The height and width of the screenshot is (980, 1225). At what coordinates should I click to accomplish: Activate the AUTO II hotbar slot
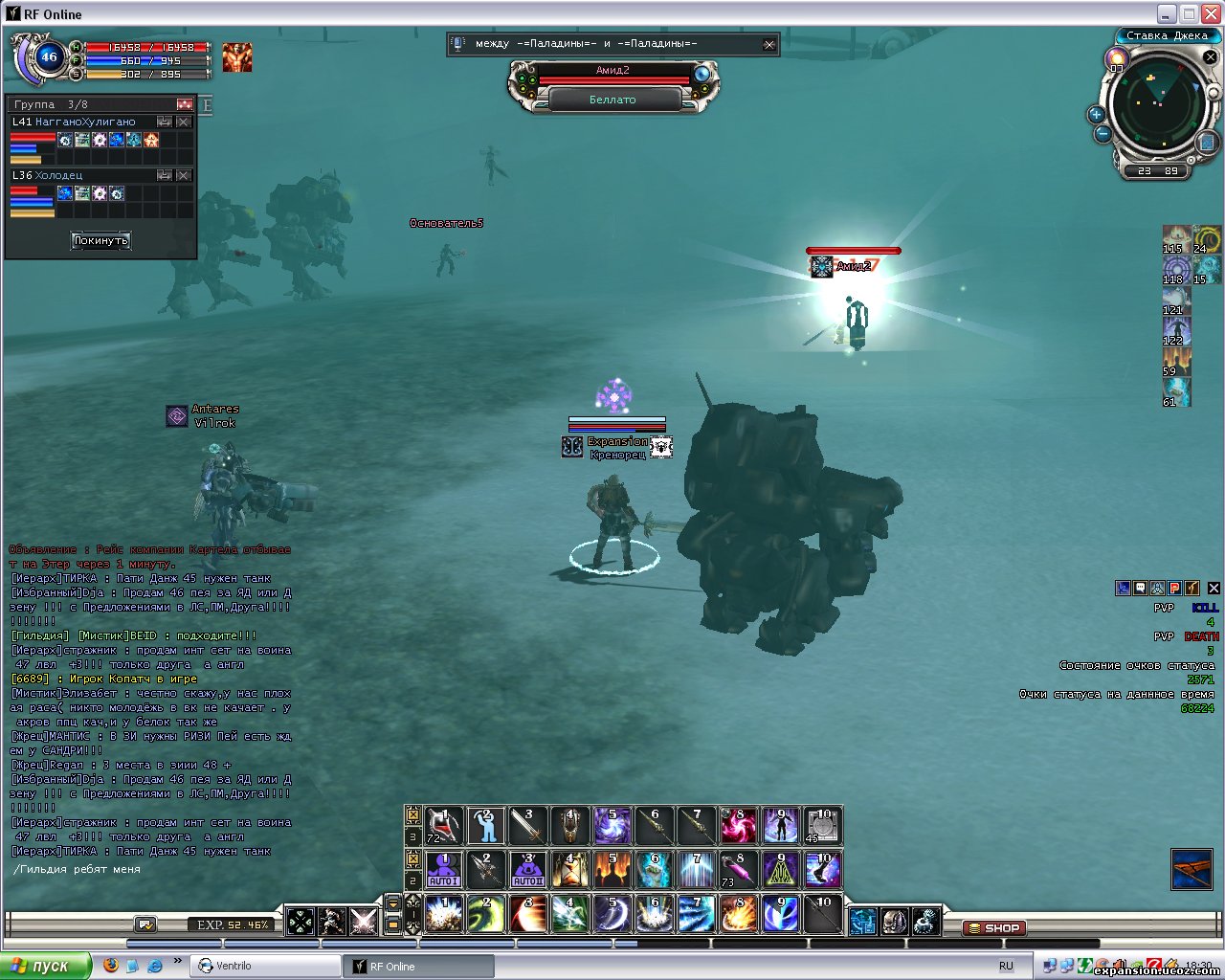pyautogui.click(x=527, y=870)
